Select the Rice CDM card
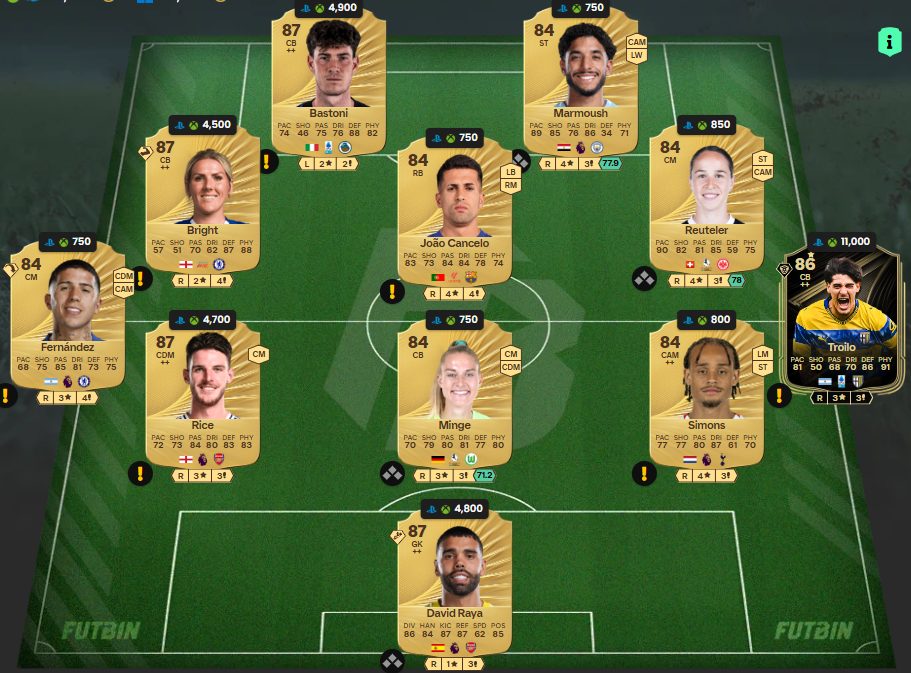This screenshot has width=911, height=673. pos(203,393)
